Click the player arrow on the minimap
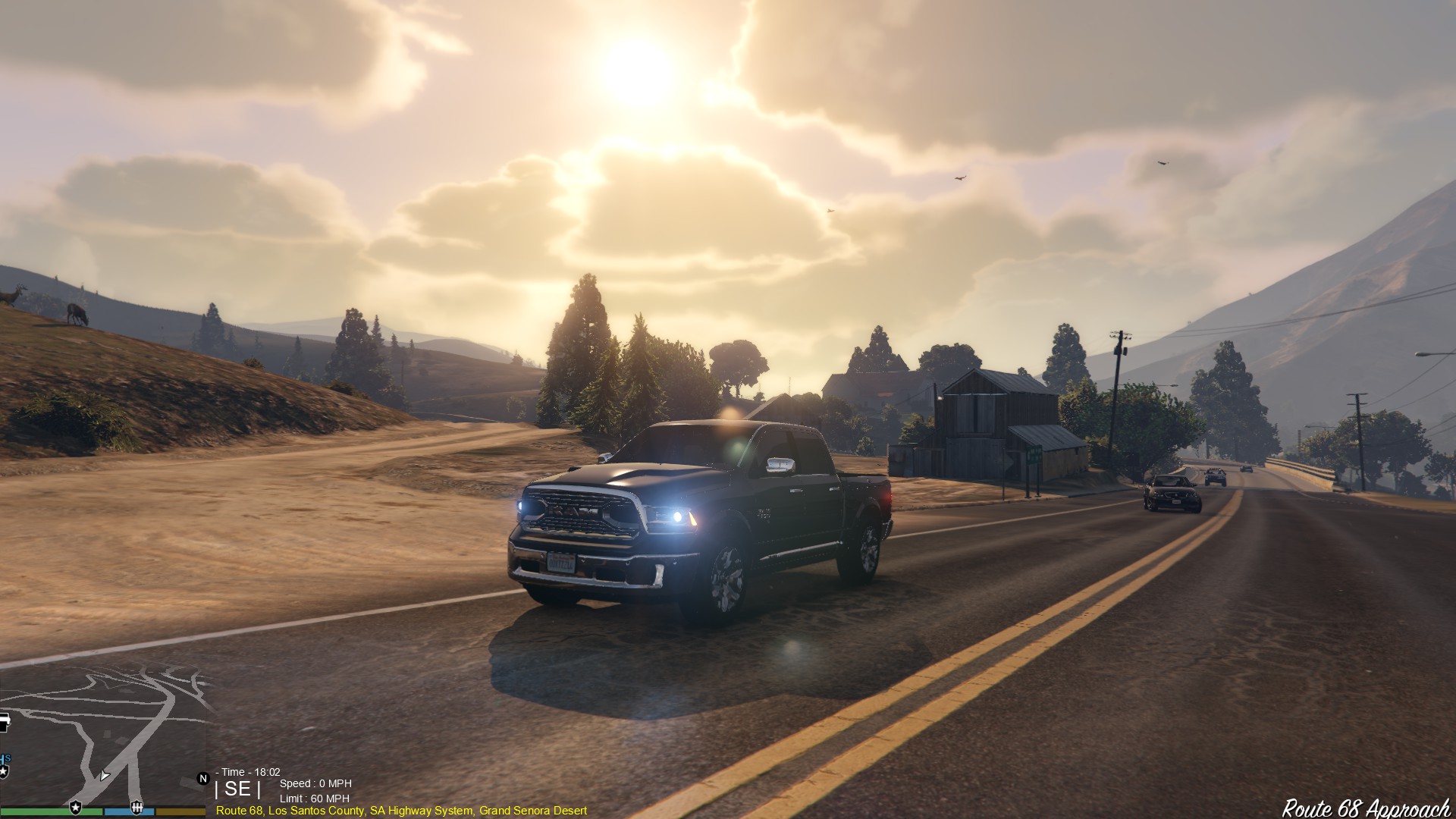The width and height of the screenshot is (1456, 819). pyautogui.click(x=104, y=775)
